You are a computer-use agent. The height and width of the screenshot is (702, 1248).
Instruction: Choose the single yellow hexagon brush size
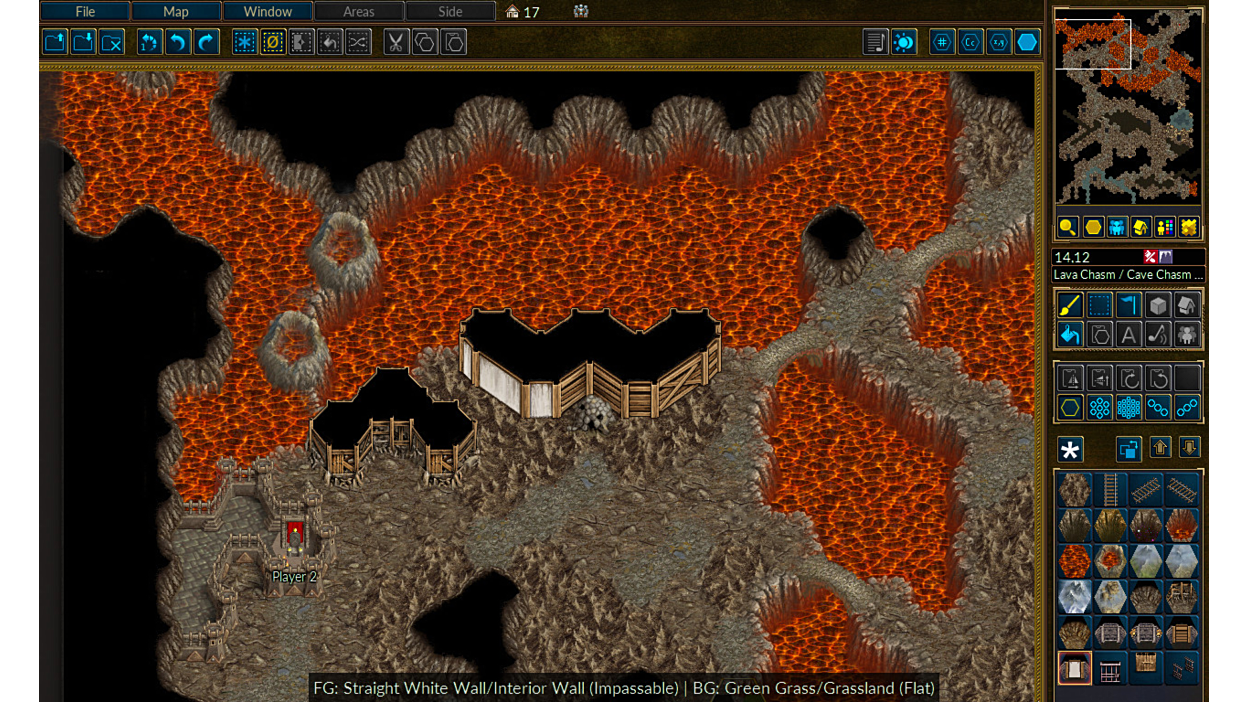[1070, 407]
